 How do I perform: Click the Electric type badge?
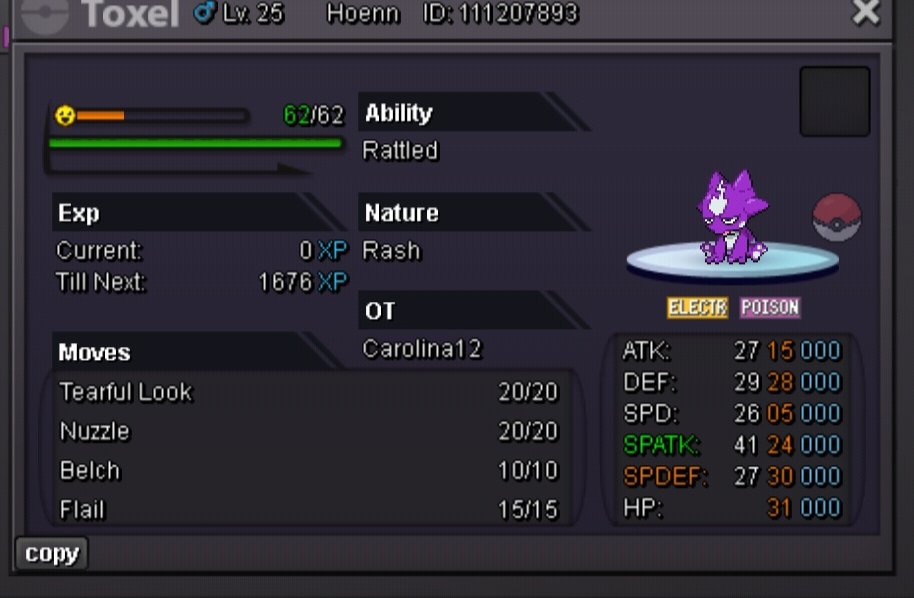[697, 307]
